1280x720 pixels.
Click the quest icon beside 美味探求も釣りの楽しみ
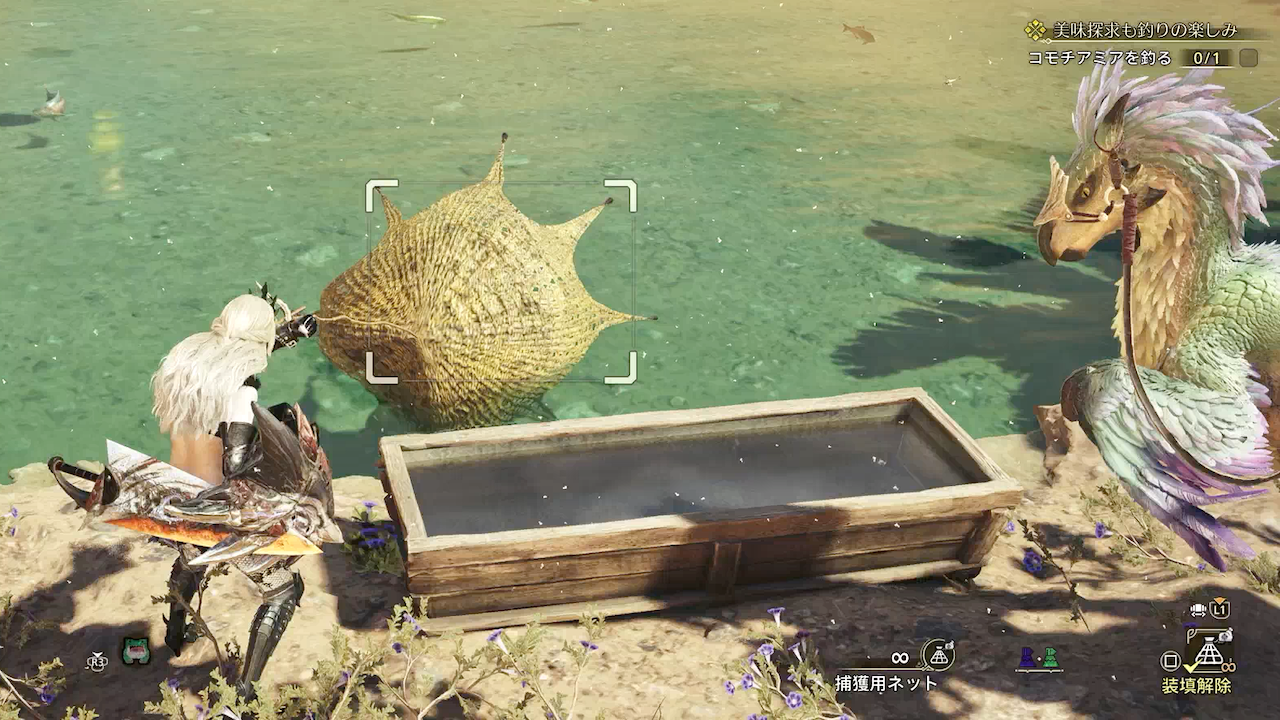click(x=1038, y=28)
